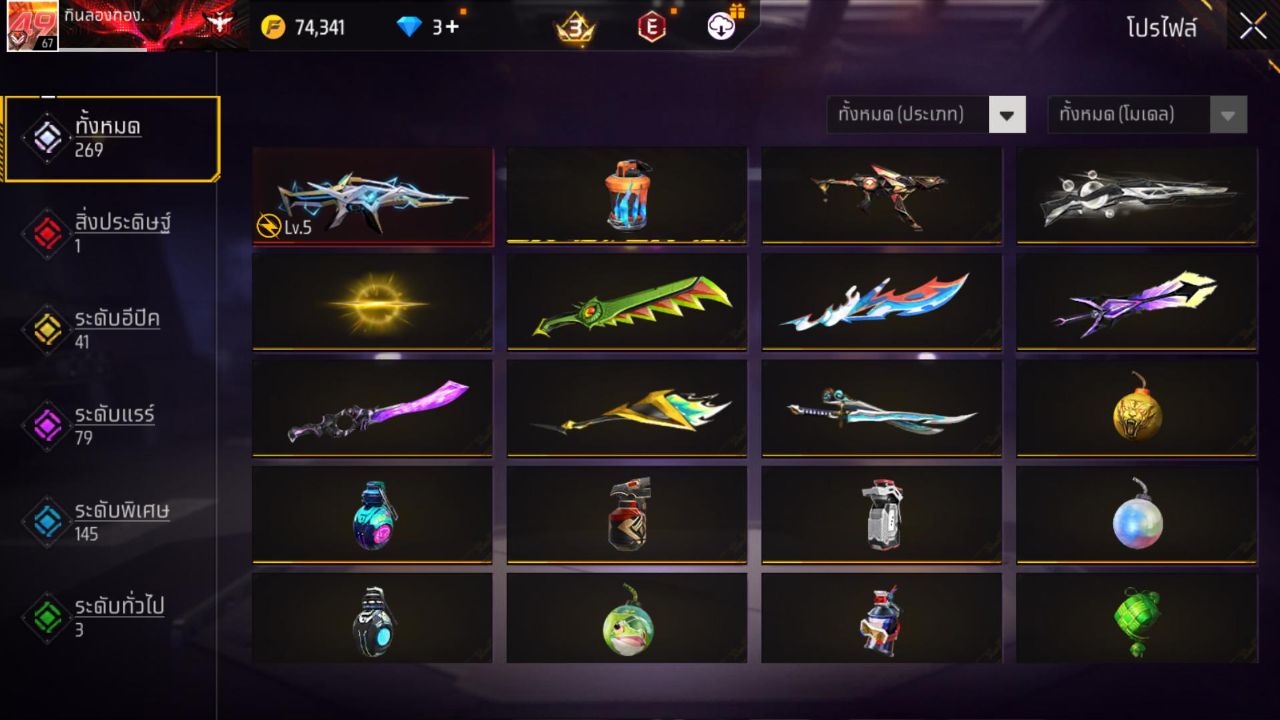1280x720 pixels.
Task: Expand the type filter dropdown arrow
Action: tap(1008, 114)
